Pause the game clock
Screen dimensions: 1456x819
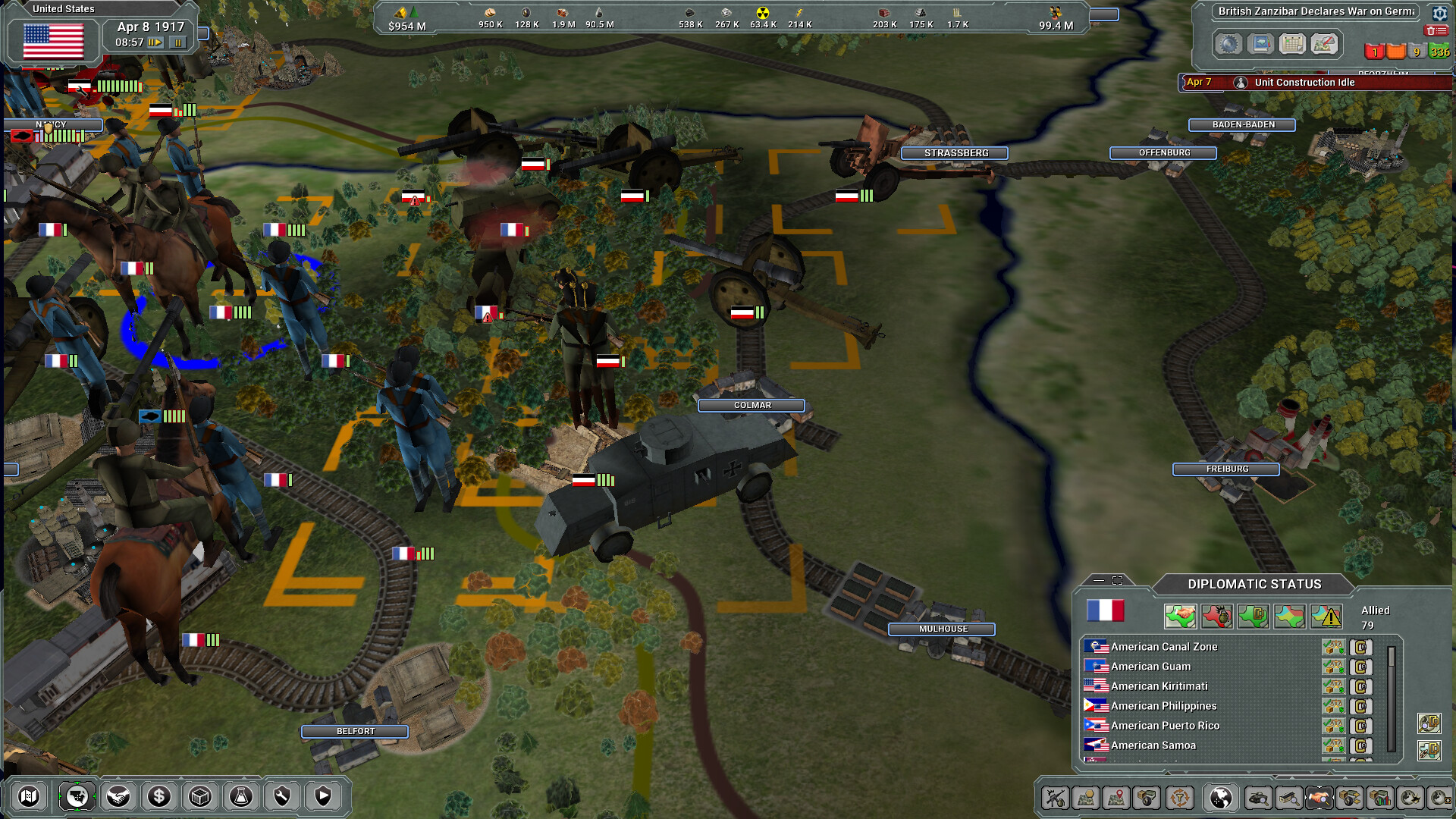point(177,43)
